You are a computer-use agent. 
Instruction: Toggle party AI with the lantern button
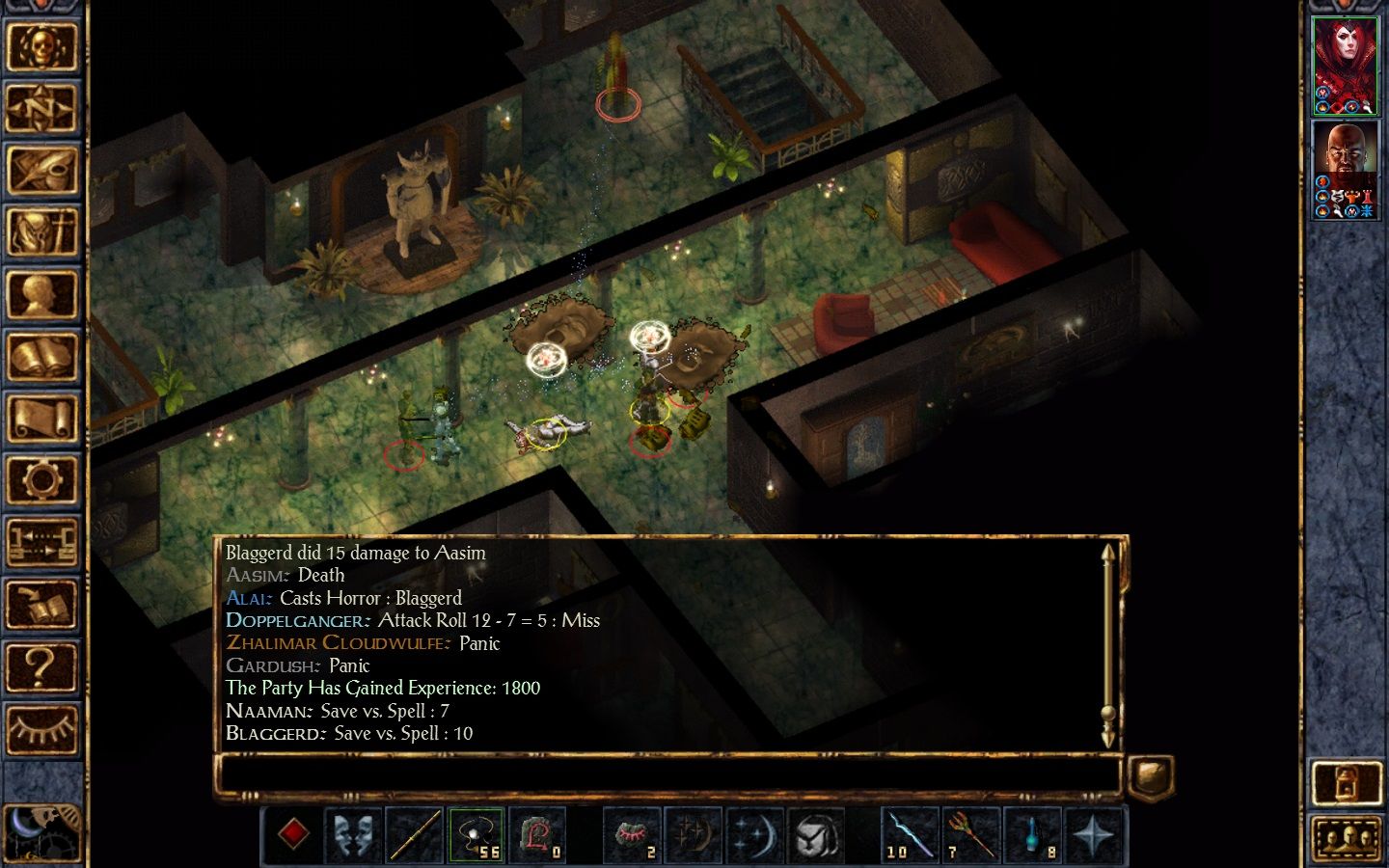pyautogui.click(x=1347, y=783)
